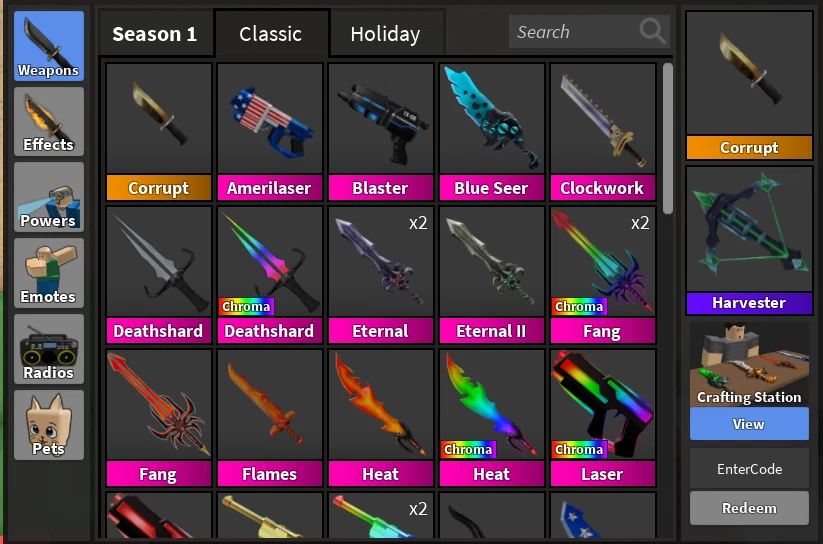
Task: Open the Effects category
Action: click(x=49, y=122)
